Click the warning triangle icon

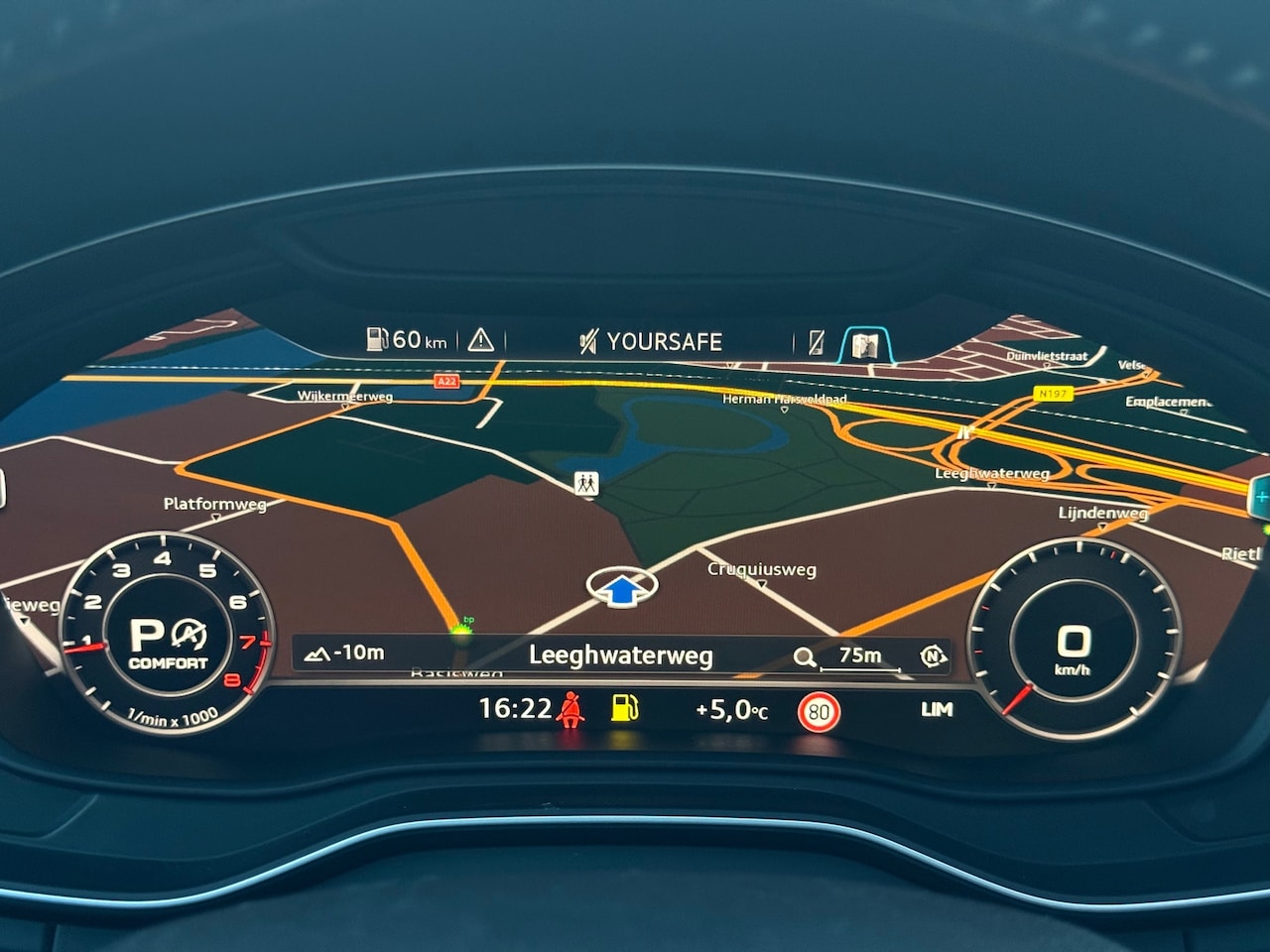click(x=481, y=340)
